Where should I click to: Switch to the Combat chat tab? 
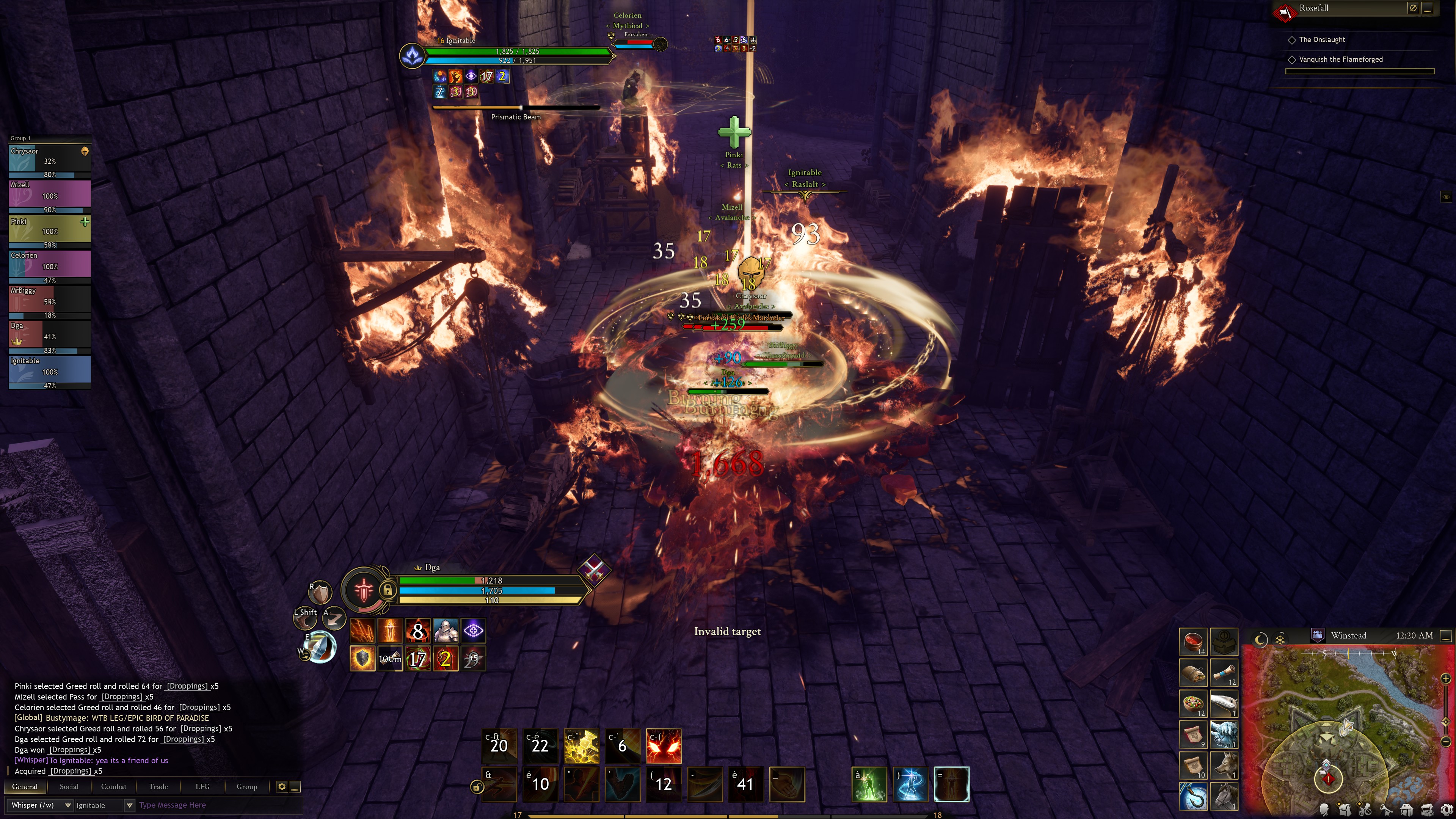click(x=114, y=786)
